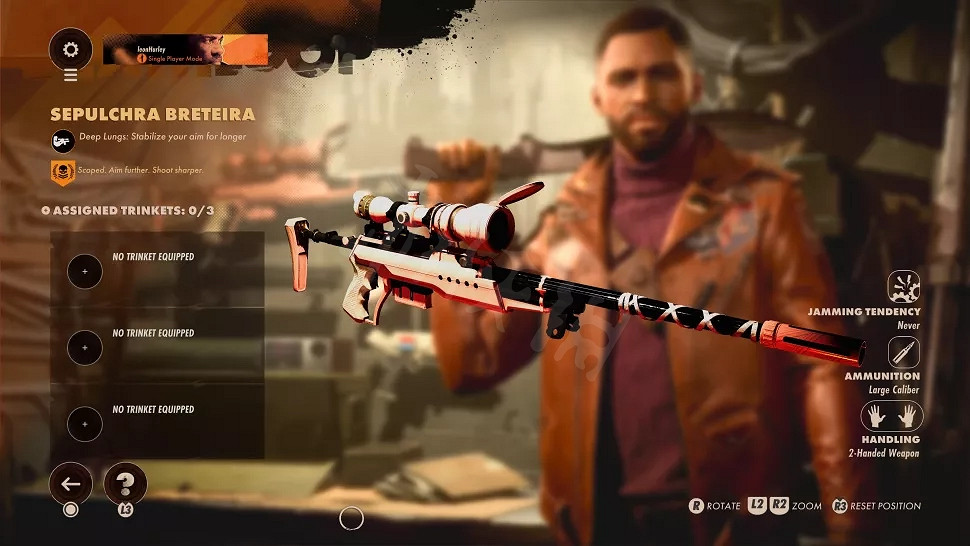Image resolution: width=970 pixels, height=546 pixels.
Task: Open help via the question mark button
Action: point(125,485)
